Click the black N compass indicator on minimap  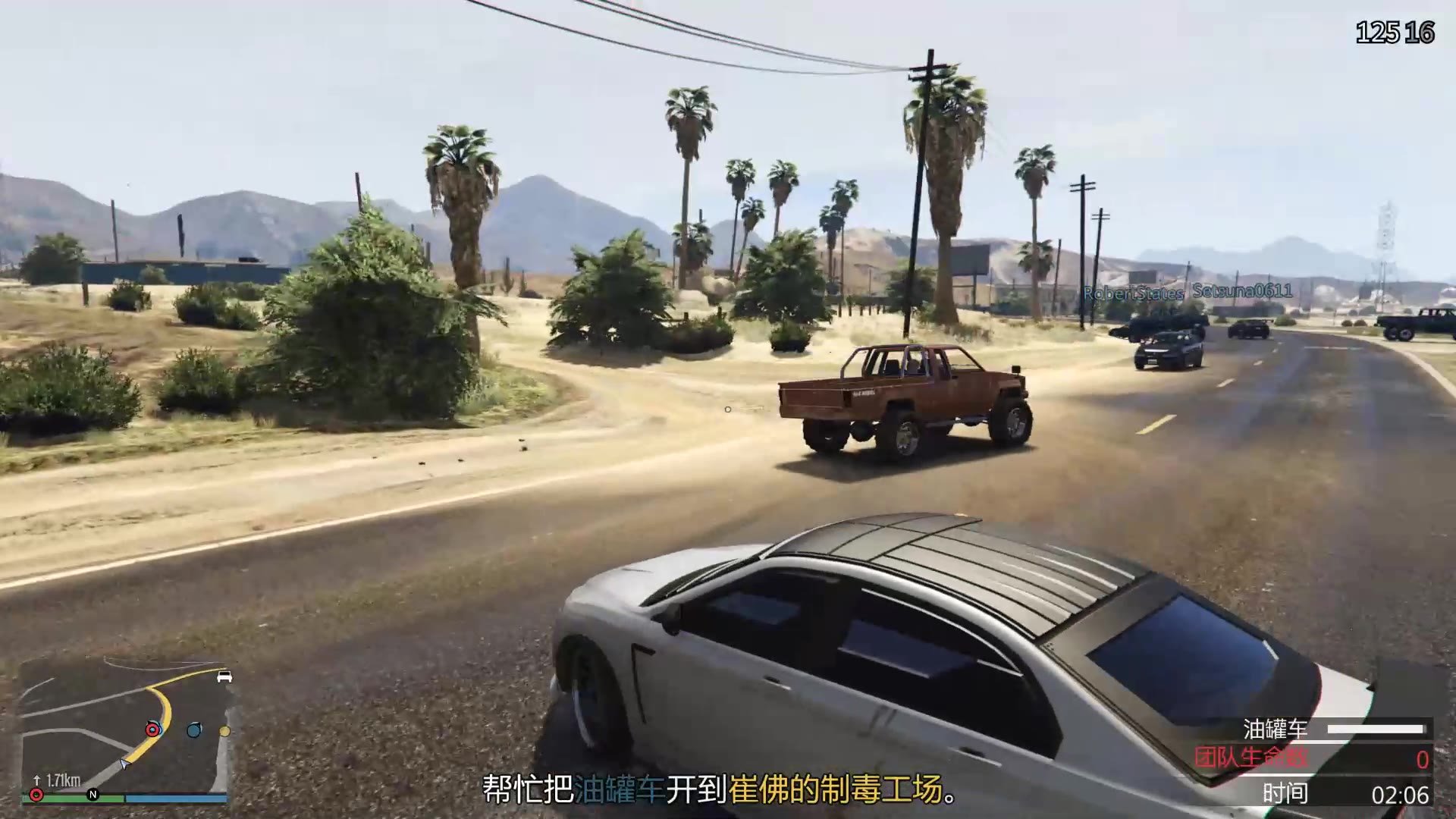[93, 794]
